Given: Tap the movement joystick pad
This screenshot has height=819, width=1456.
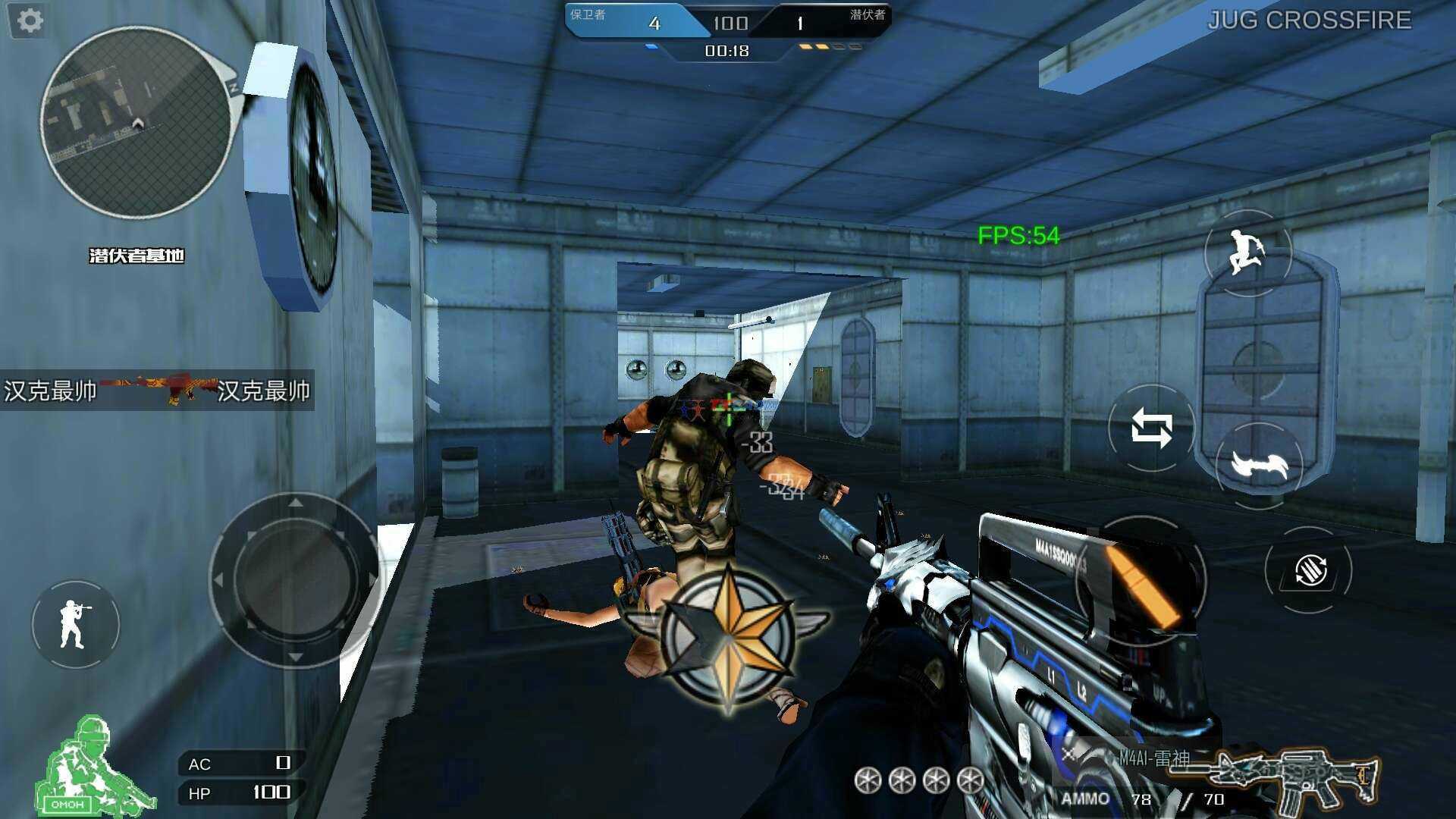Looking at the screenshot, I should 295,580.
